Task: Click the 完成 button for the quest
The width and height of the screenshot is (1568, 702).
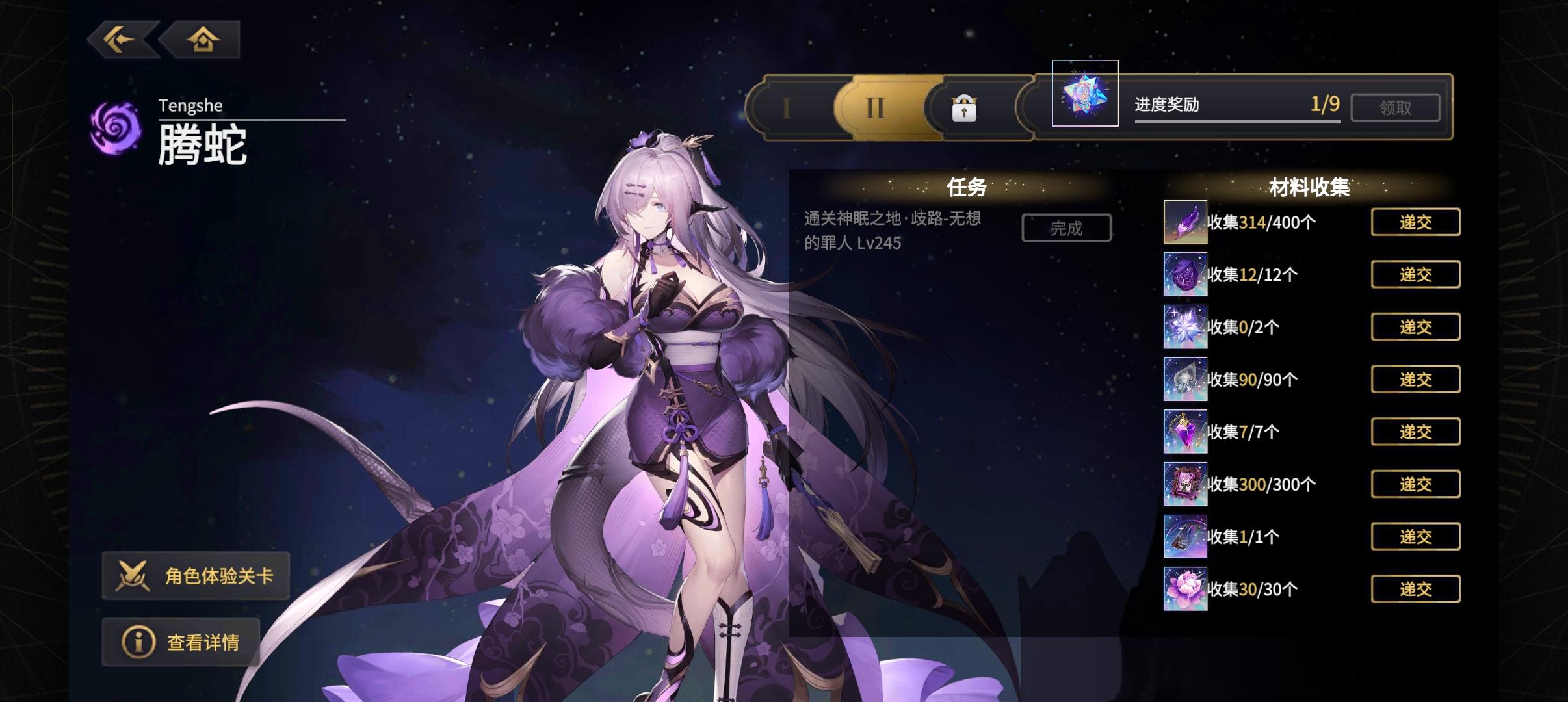Action: click(x=1066, y=227)
